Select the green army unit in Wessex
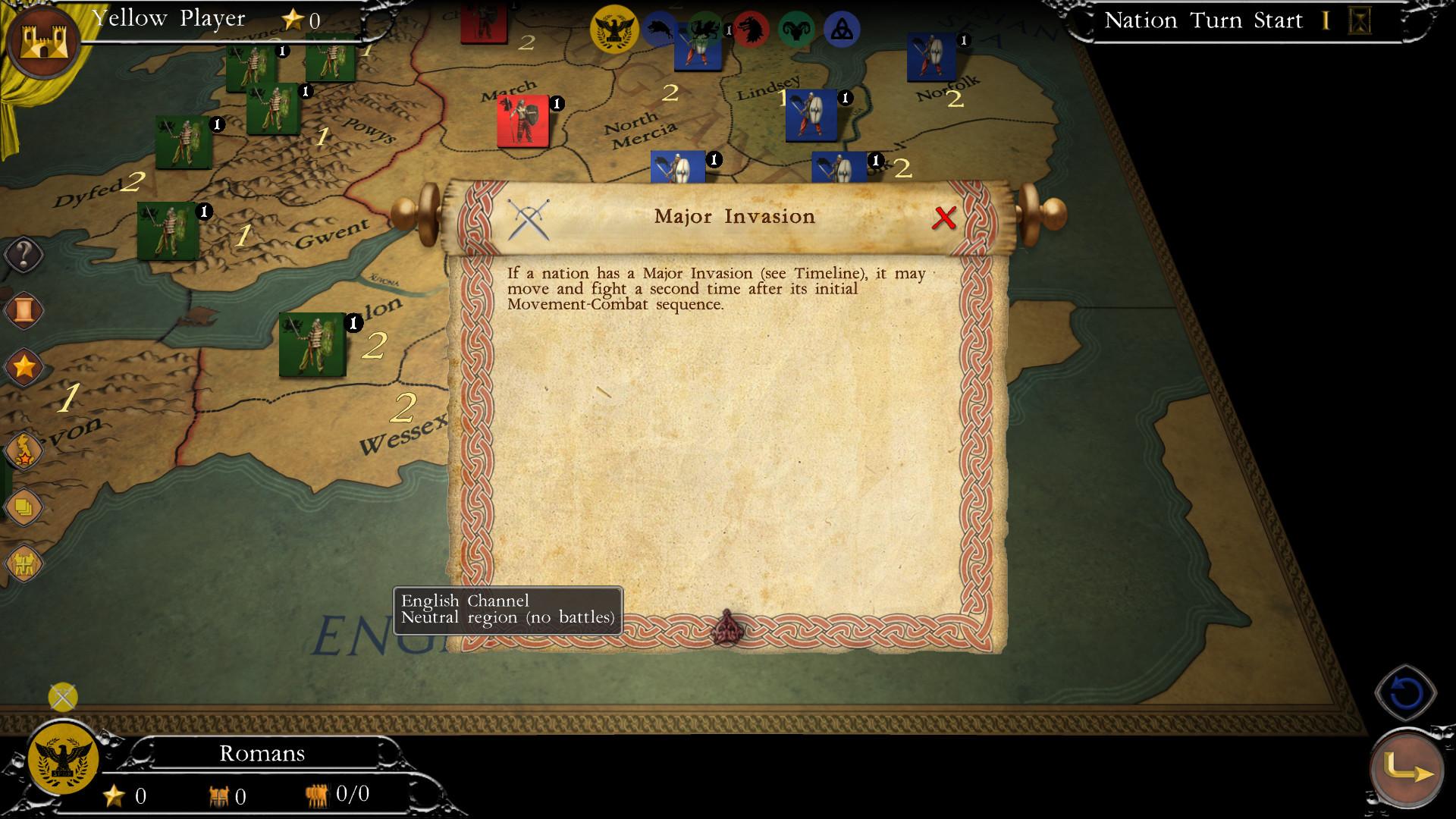1456x819 pixels. pos(312,346)
